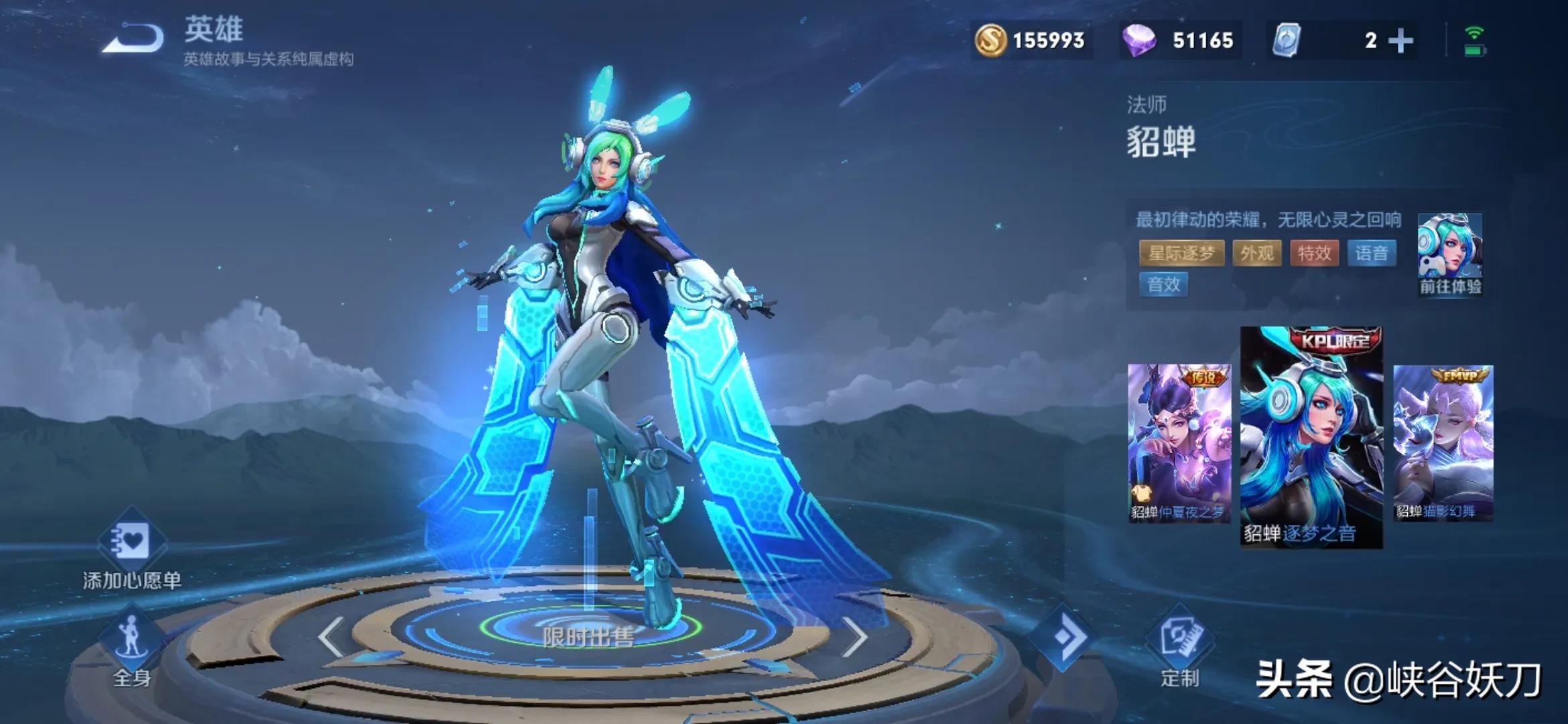Choose the 外观 appearance tag

pos(1256,253)
